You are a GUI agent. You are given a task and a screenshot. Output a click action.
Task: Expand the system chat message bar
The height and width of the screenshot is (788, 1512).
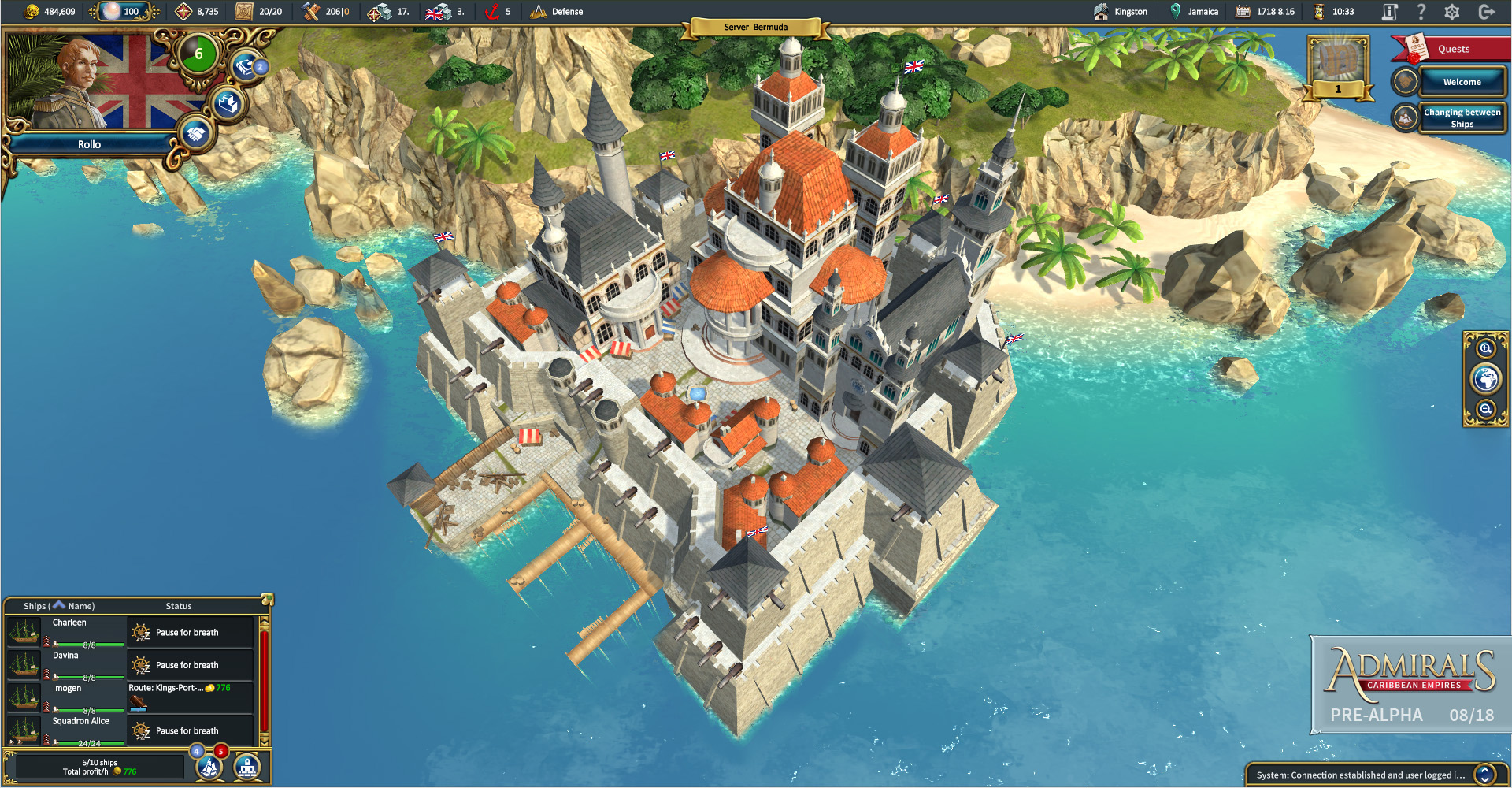pyautogui.click(x=1484, y=775)
